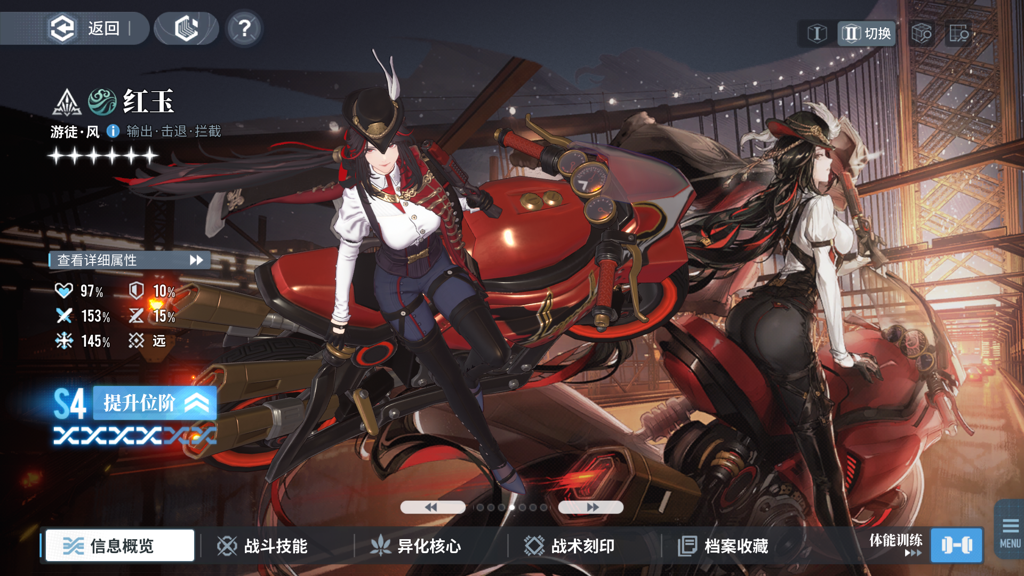Open the question mark help button
The width and height of the screenshot is (1024, 576).
(x=244, y=29)
